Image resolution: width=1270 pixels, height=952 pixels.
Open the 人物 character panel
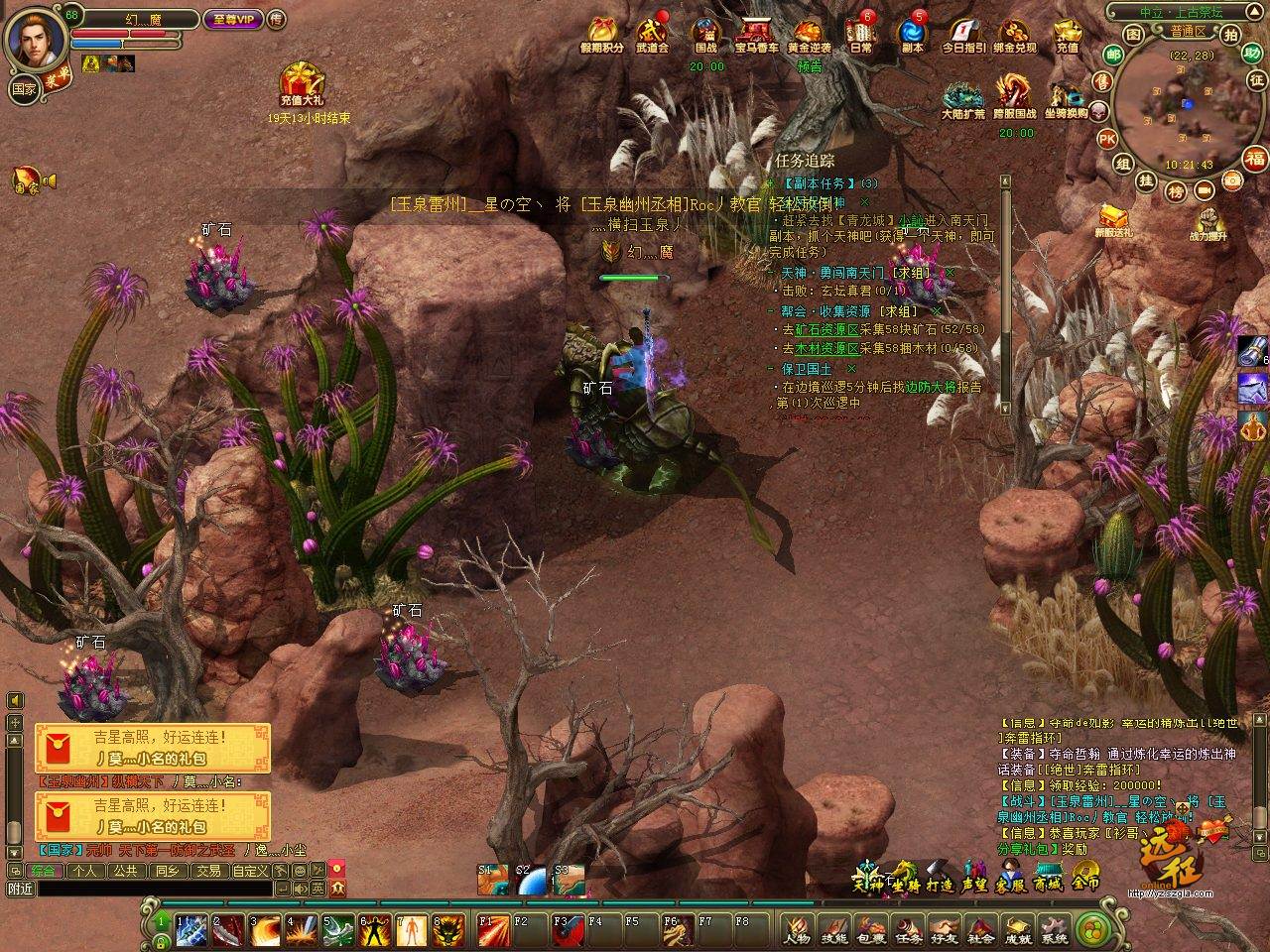[x=796, y=930]
